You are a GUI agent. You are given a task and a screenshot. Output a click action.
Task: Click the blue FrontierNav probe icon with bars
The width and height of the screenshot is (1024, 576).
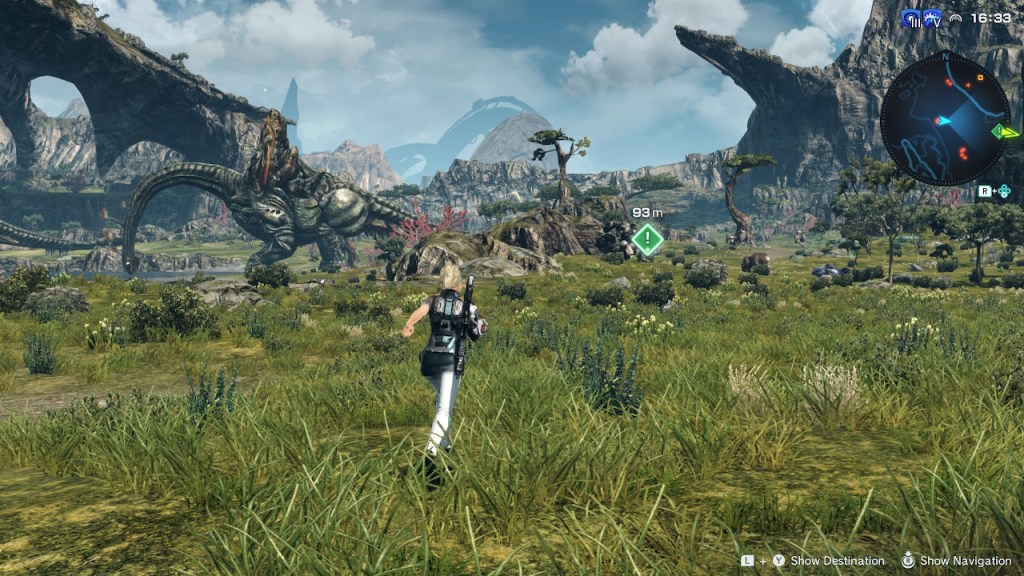(x=910, y=18)
